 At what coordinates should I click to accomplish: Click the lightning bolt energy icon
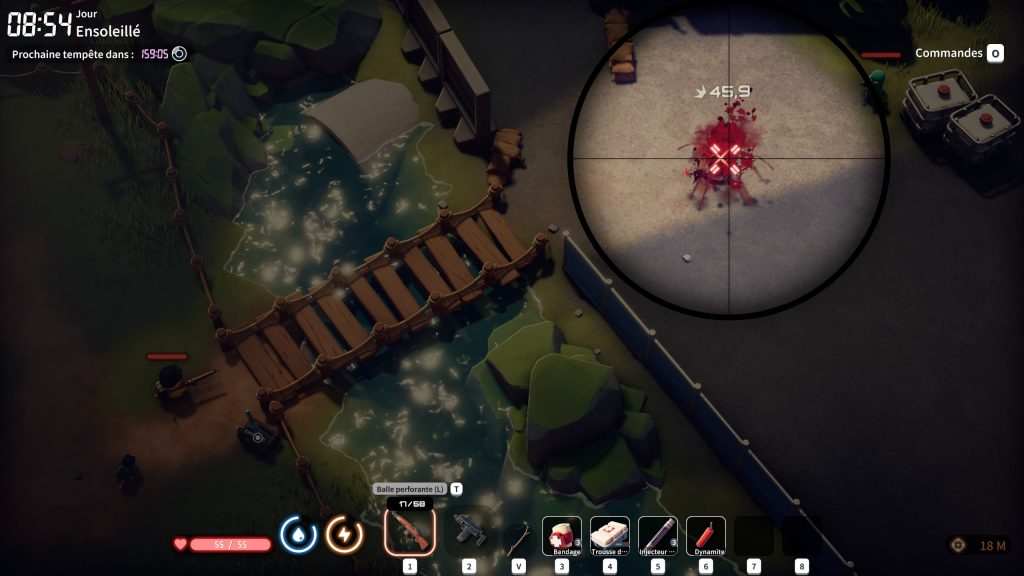(x=344, y=535)
